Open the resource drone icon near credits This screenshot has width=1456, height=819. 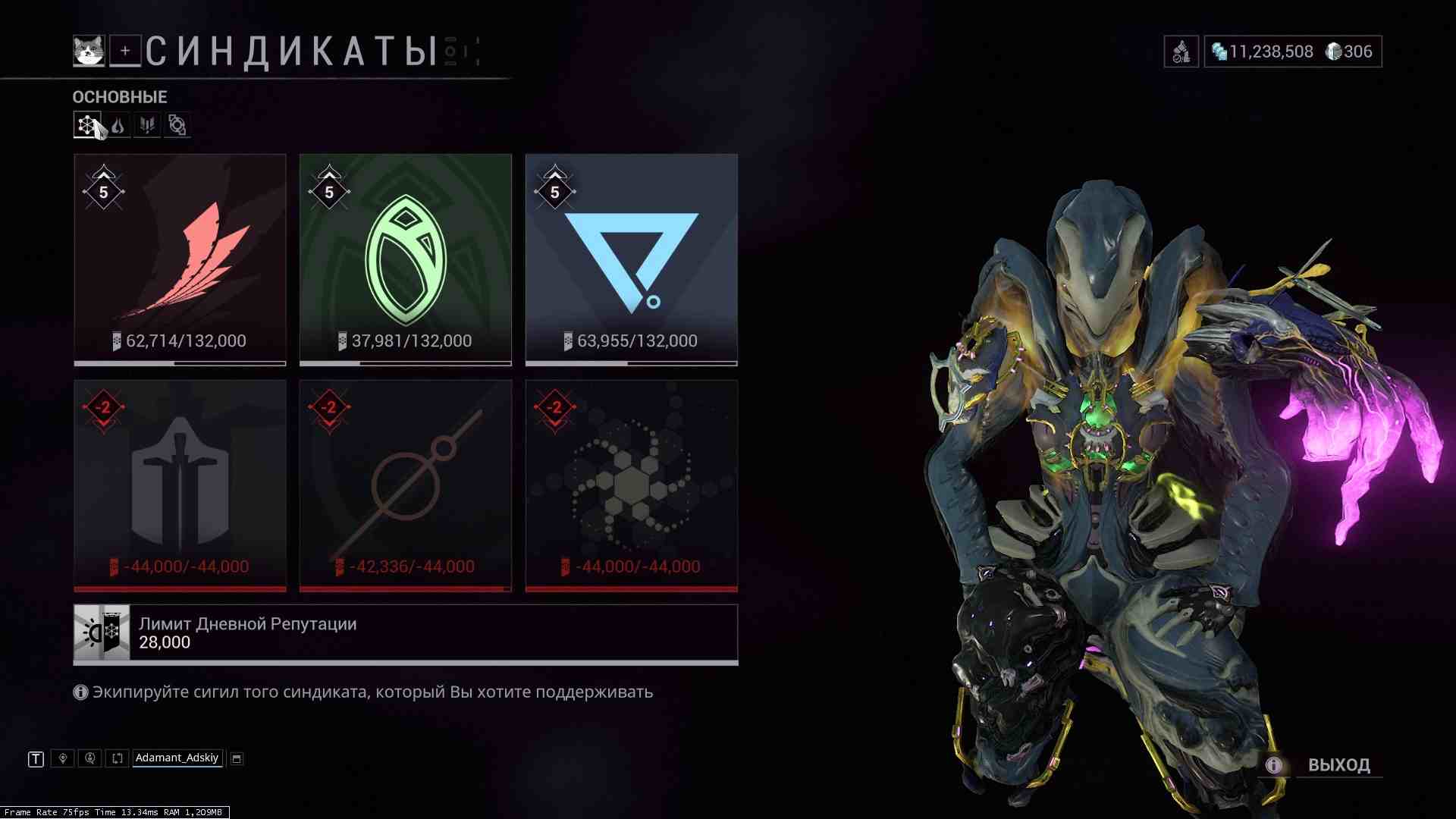(1181, 52)
